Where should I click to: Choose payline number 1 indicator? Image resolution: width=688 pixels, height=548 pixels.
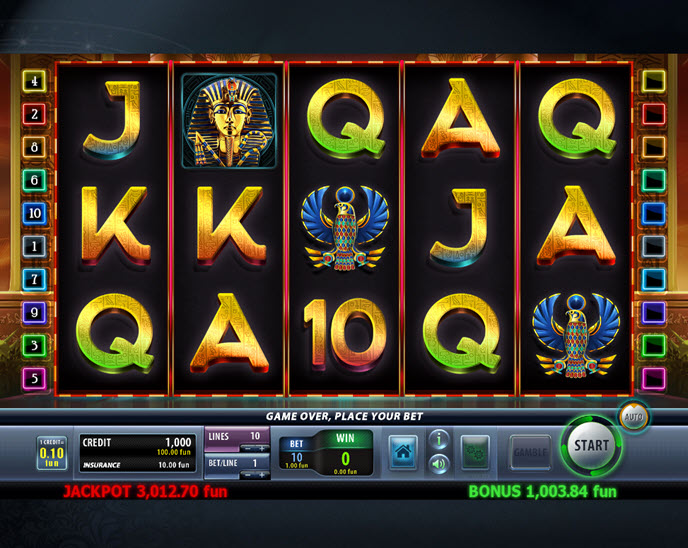[35, 246]
